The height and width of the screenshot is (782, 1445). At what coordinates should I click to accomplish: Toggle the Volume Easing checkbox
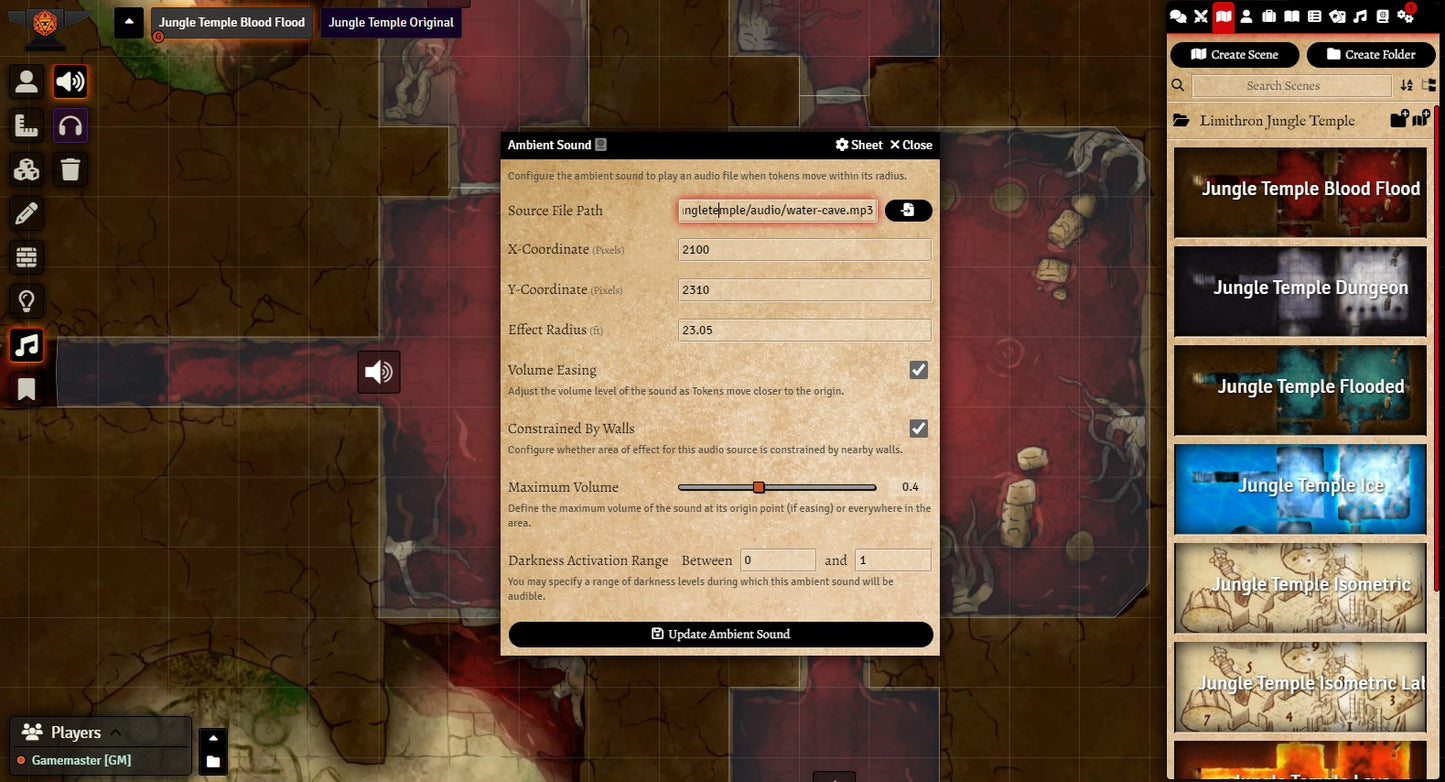pyautogui.click(x=918, y=370)
